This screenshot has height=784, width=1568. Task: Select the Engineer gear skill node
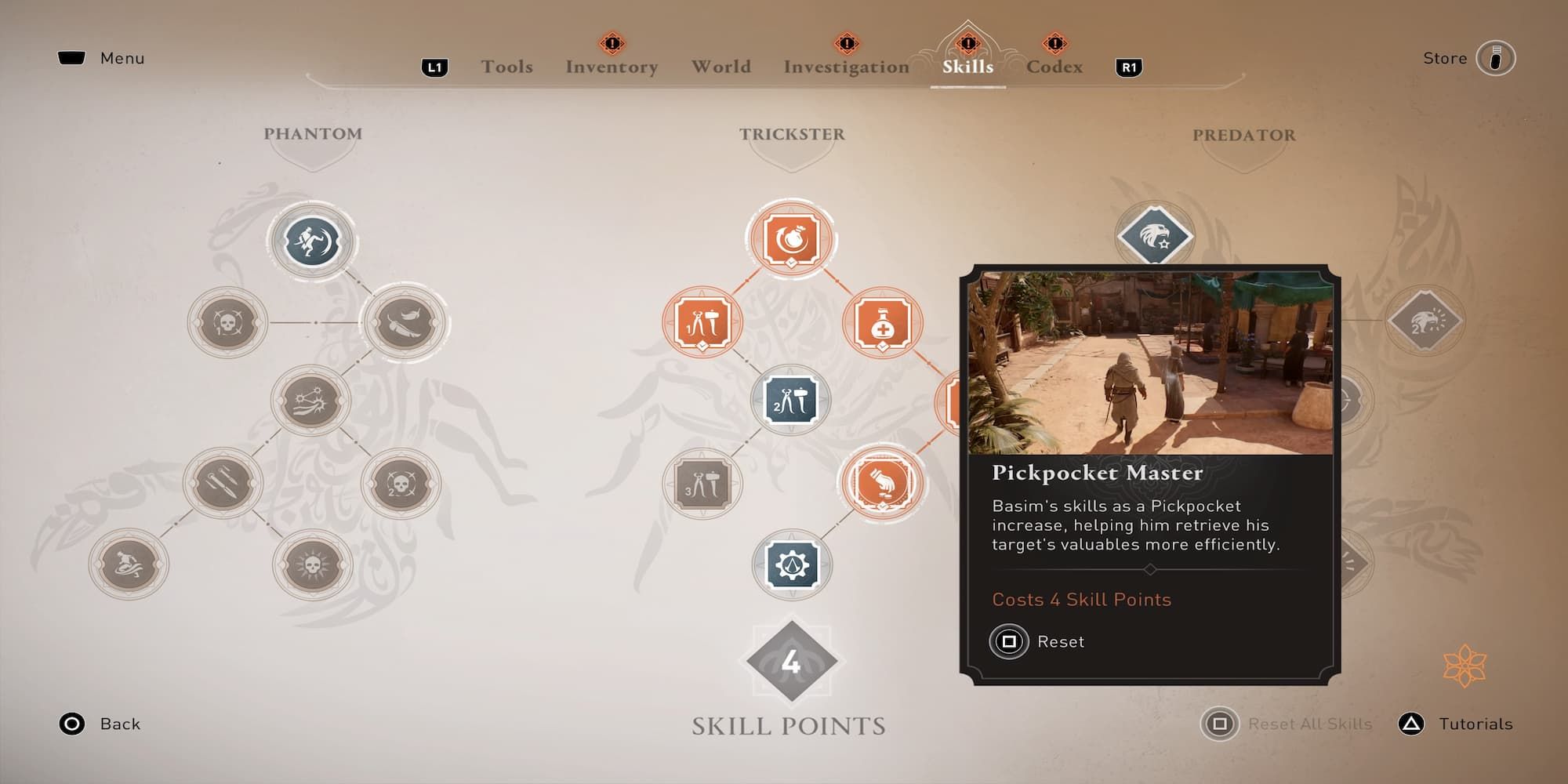tap(794, 564)
